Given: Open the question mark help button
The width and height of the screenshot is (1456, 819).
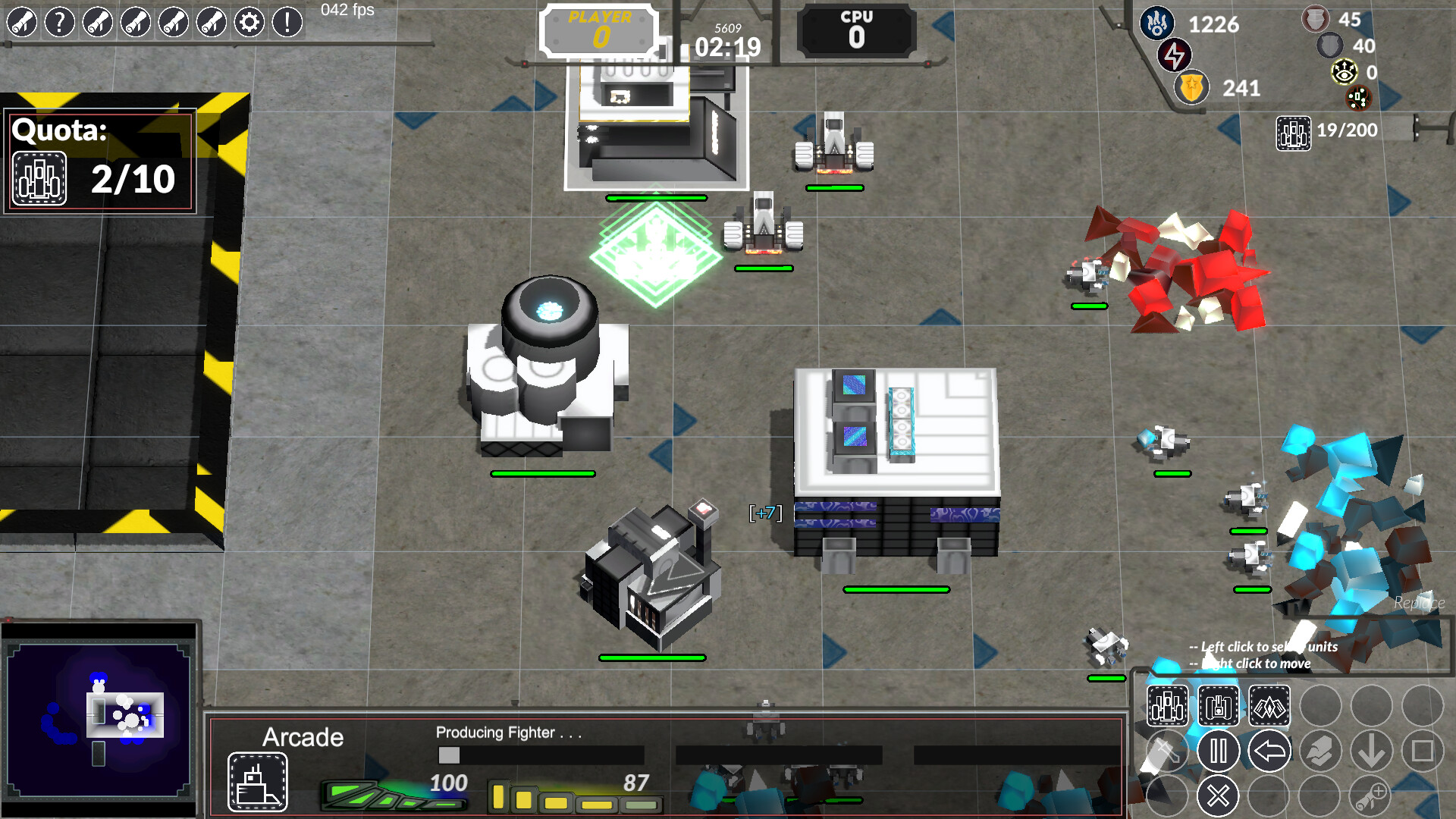Looking at the screenshot, I should click(x=60, y=23).
